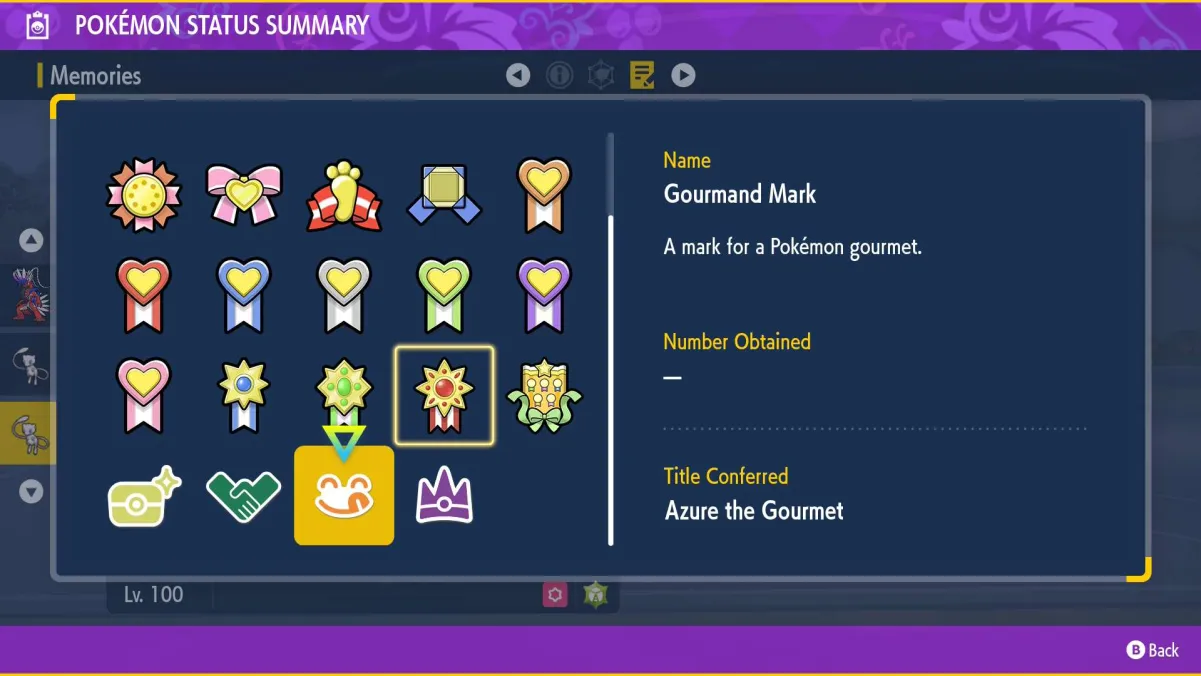Choose the green gem star ribbon
1201x676 pixels.
344,393
